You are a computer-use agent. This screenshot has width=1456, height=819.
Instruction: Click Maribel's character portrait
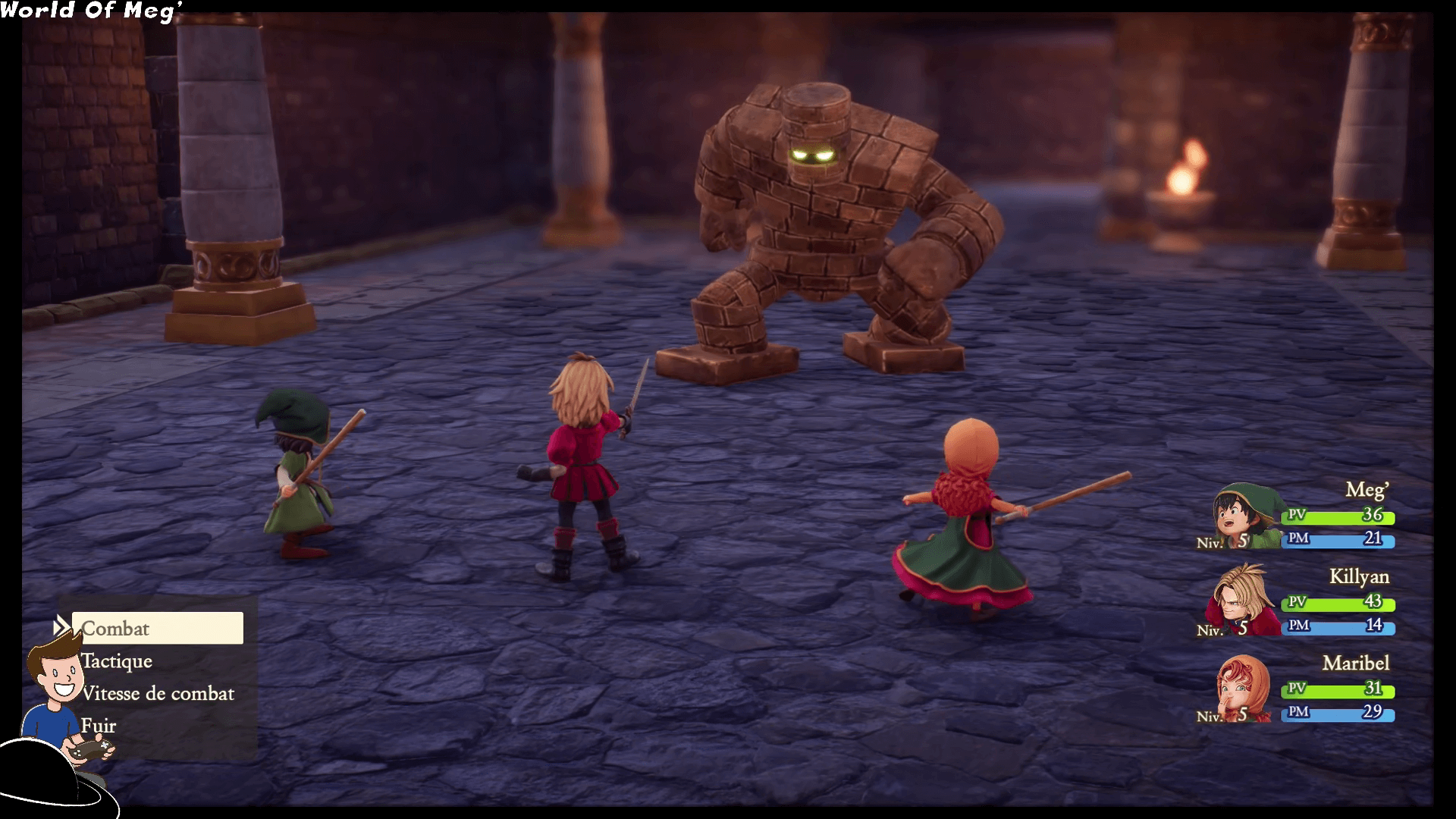point(1242,688)
